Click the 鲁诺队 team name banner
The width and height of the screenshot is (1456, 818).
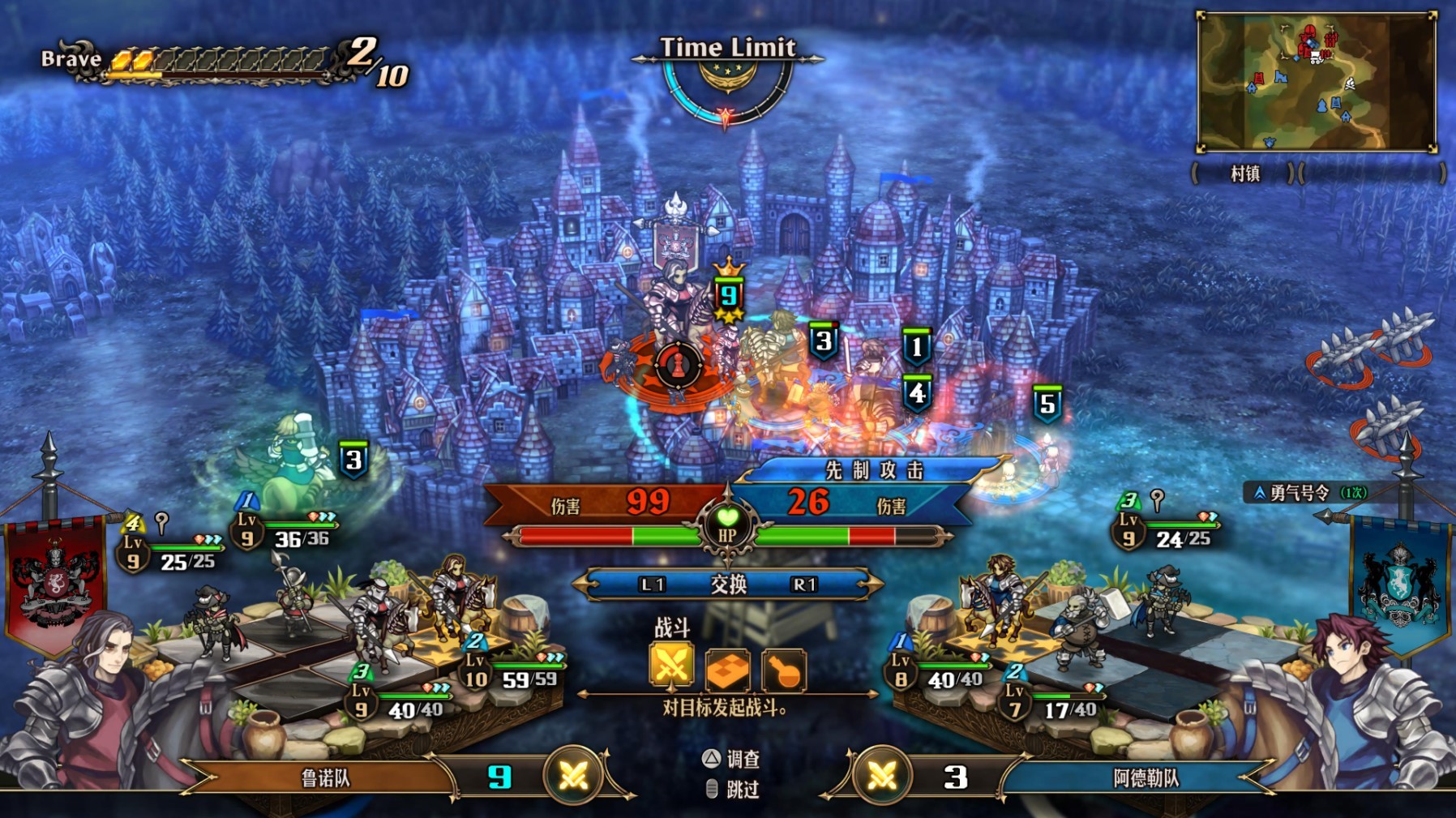[x=325, y=777]
